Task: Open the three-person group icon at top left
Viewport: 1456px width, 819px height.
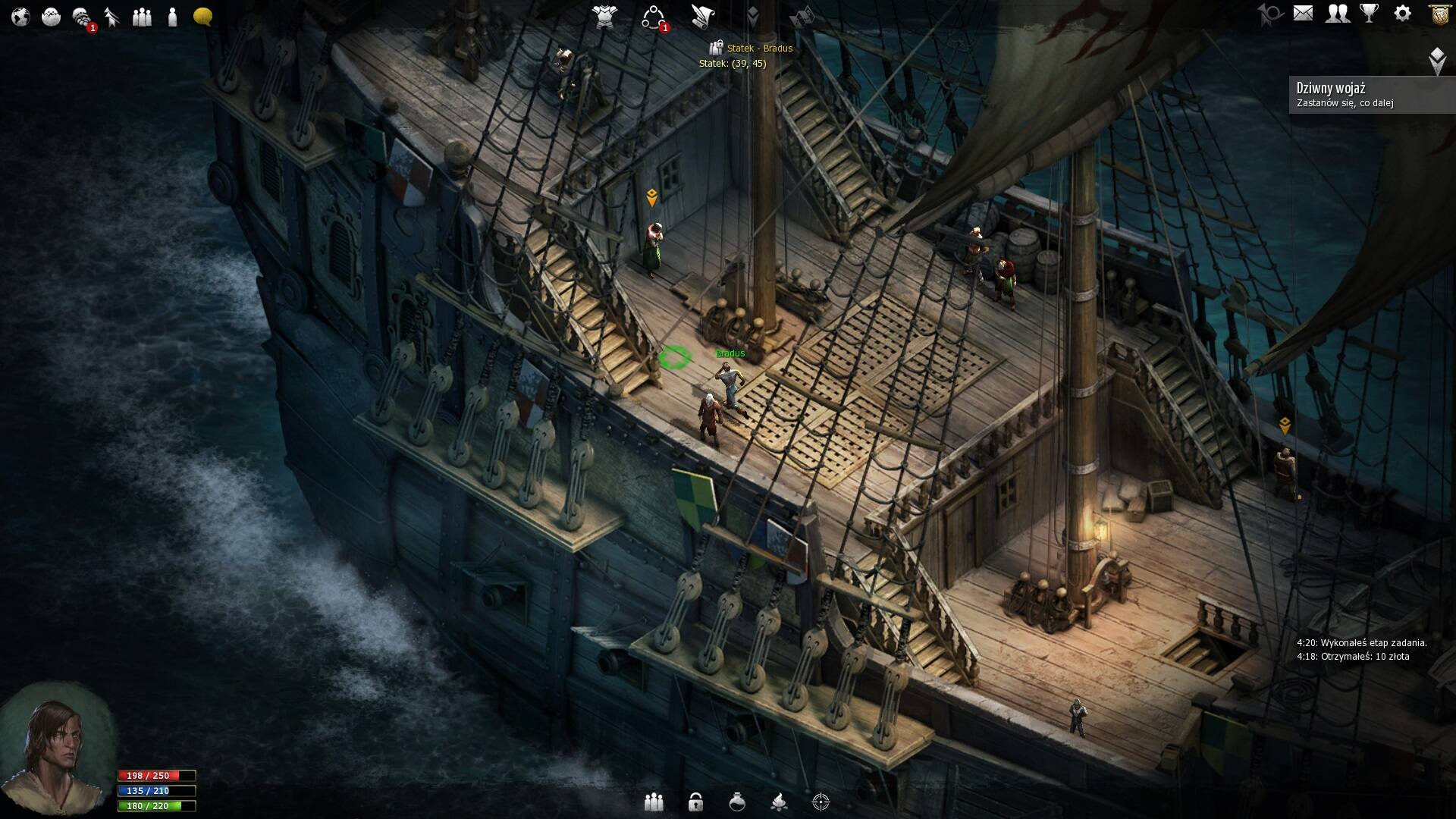Action: (142, 17)
